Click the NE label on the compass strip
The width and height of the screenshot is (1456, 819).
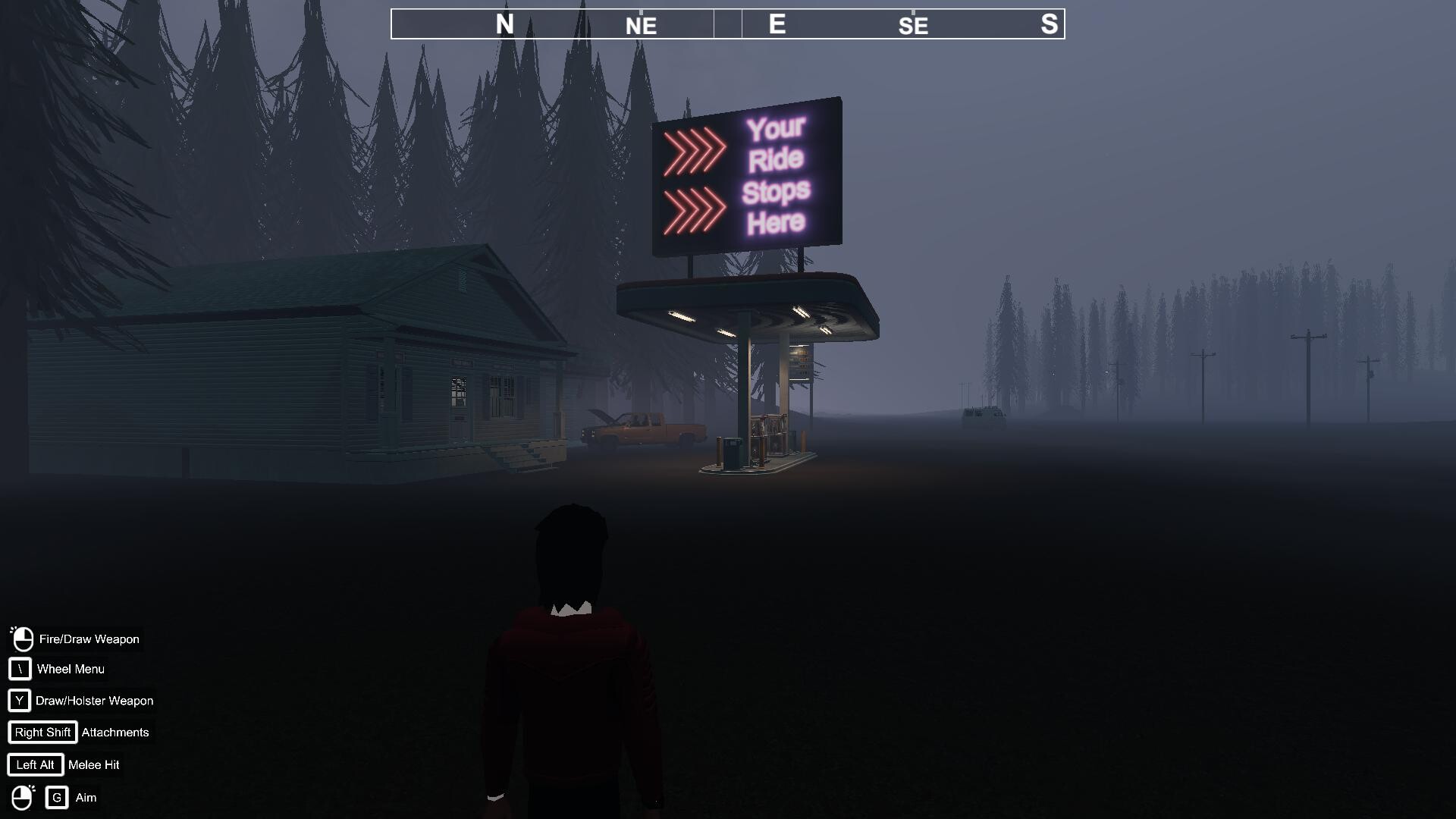point(641,26)
